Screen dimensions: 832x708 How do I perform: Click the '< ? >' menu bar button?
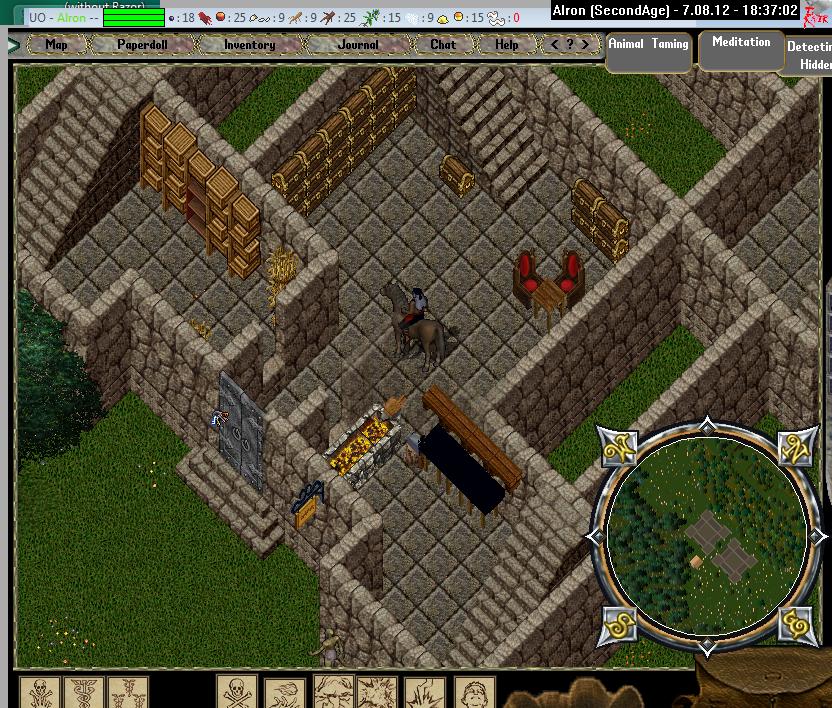[570, 45]
